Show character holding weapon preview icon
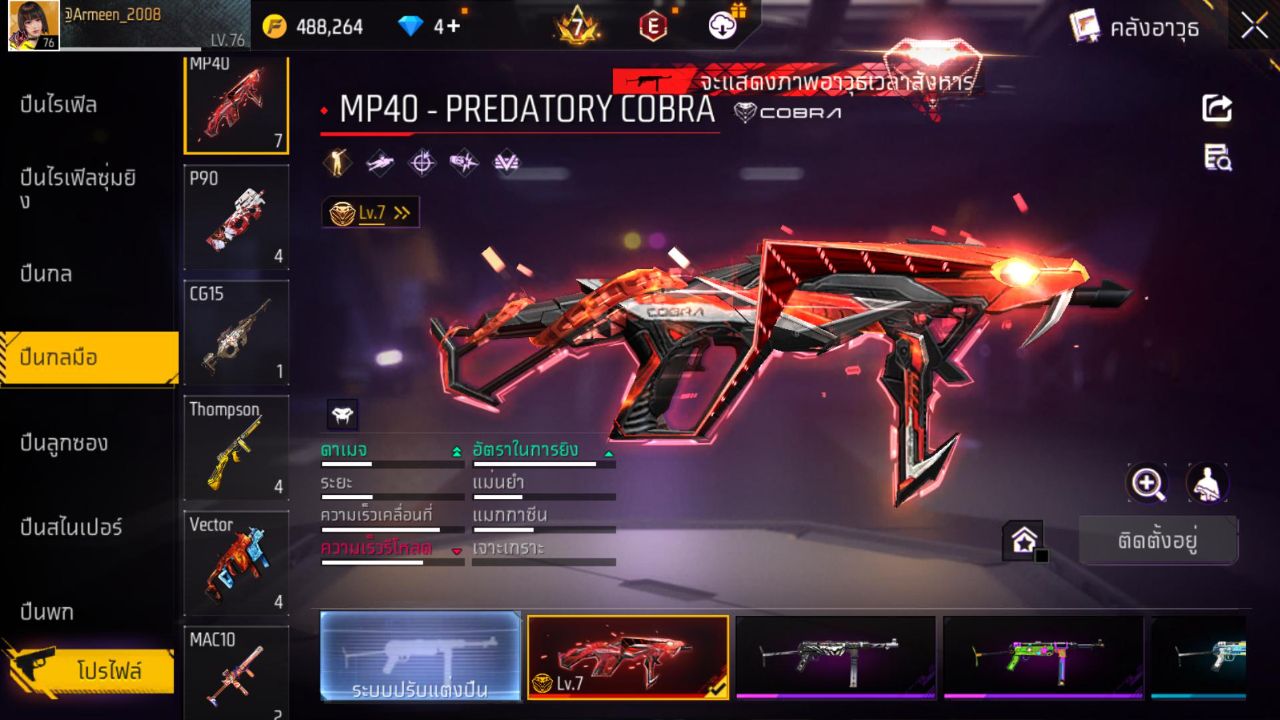The height and width of the screenshot is (720, 1280). point(1205,484)
